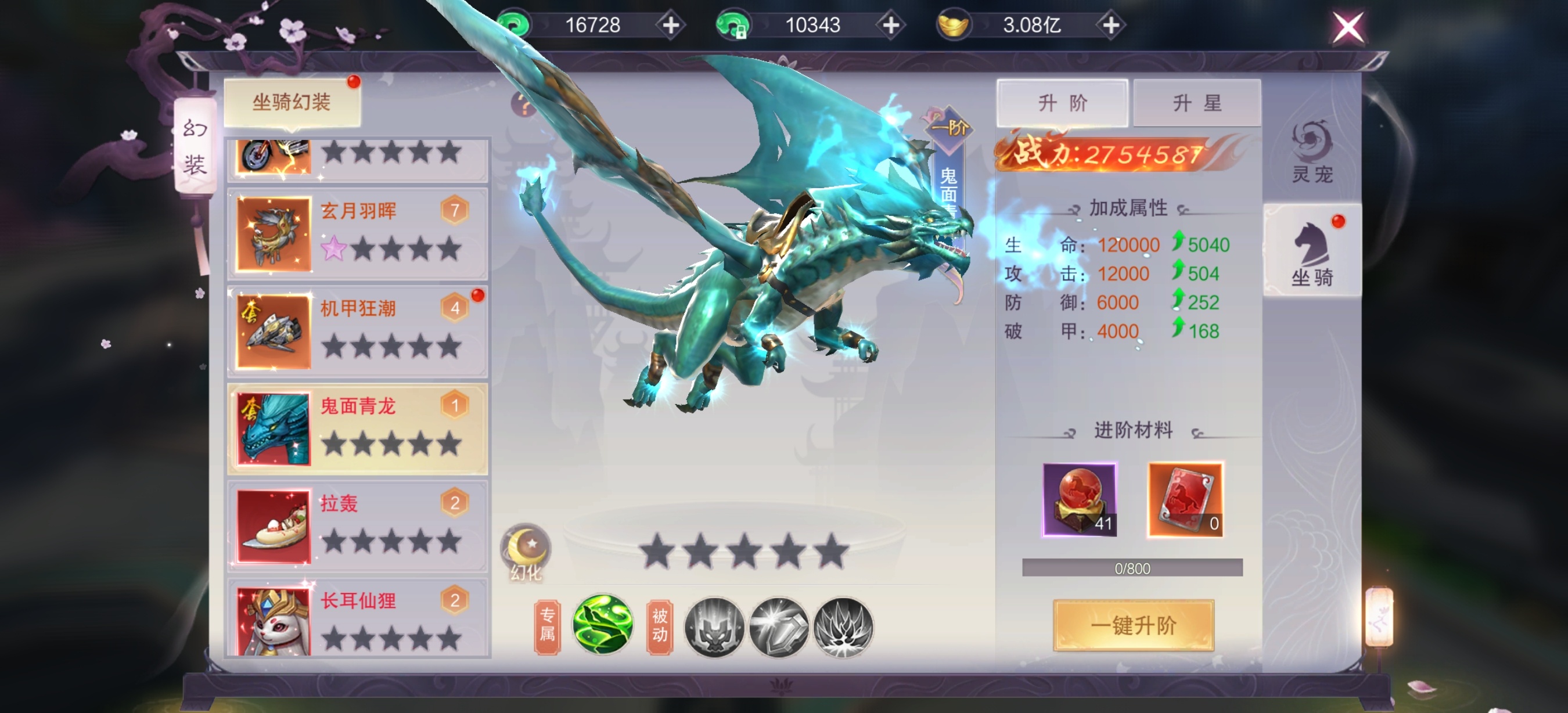Close the mount panel with the X

click(1347, 27)
